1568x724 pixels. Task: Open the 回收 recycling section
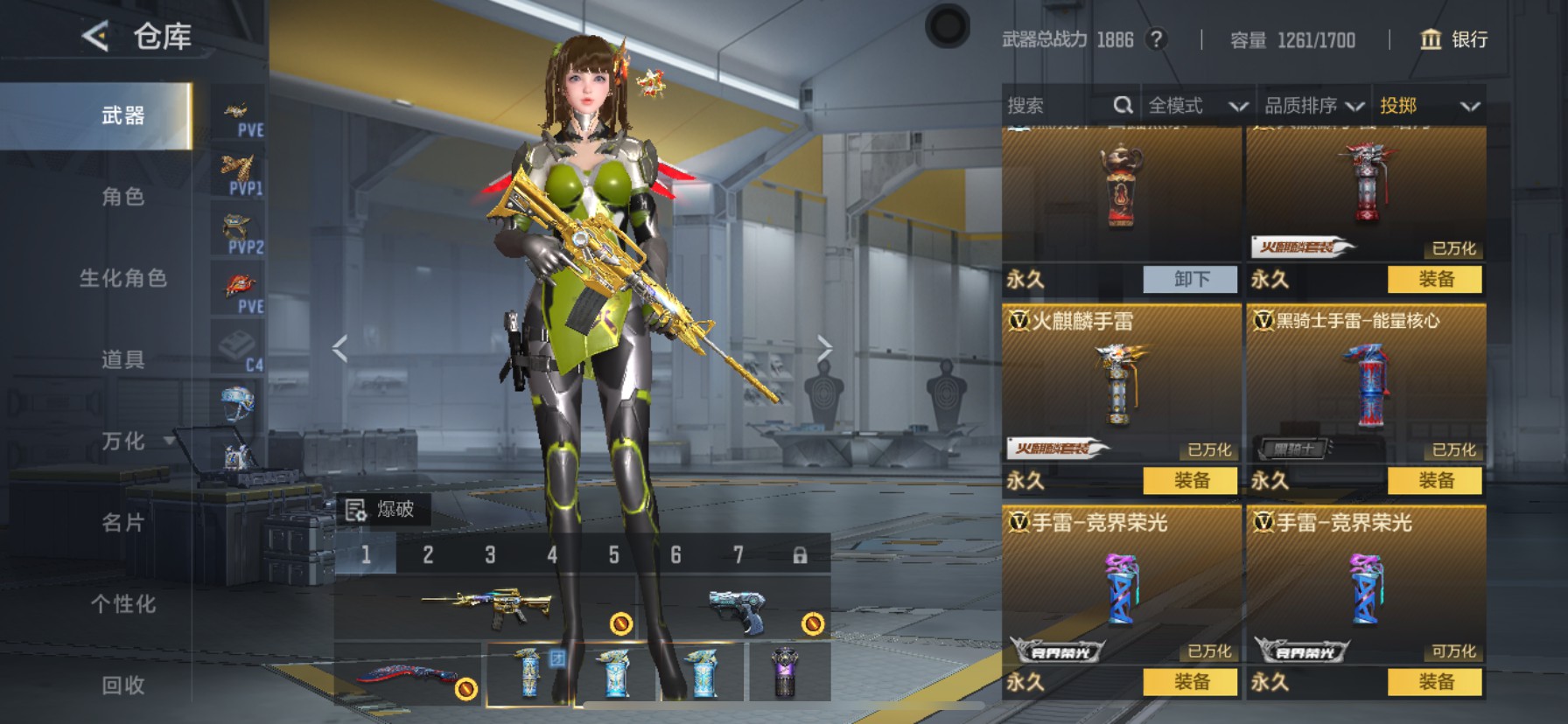[122, 685]
